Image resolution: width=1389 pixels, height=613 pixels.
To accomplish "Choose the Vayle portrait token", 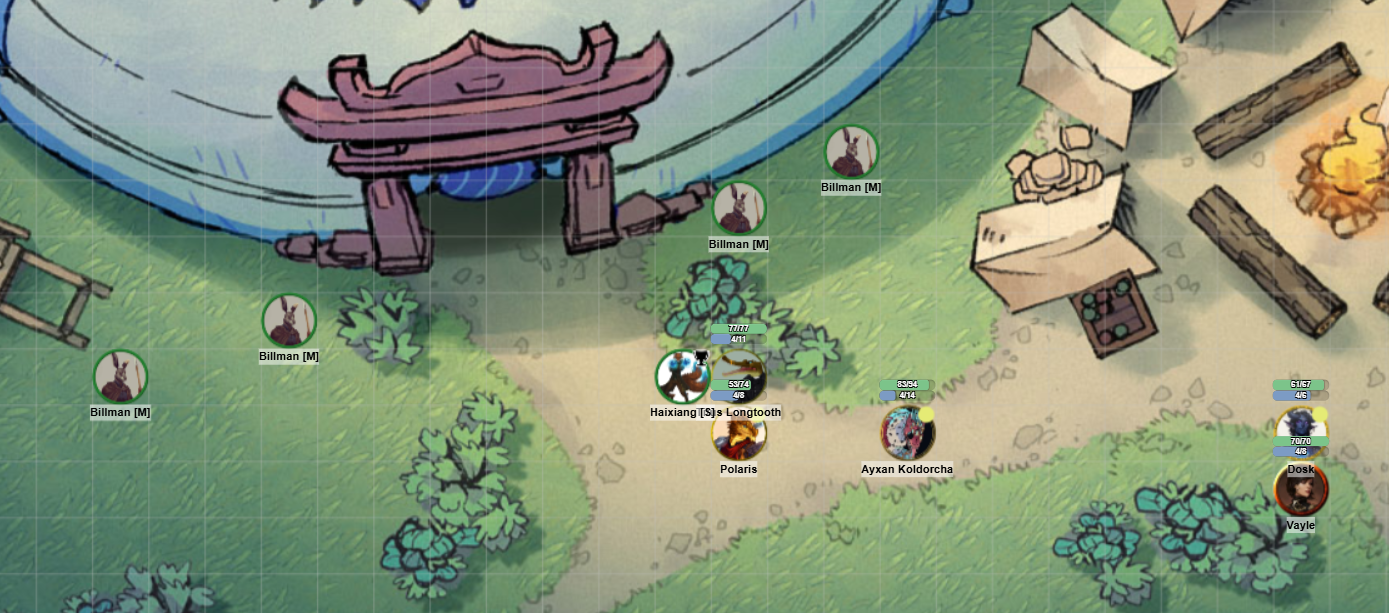I will point(1300,490).
